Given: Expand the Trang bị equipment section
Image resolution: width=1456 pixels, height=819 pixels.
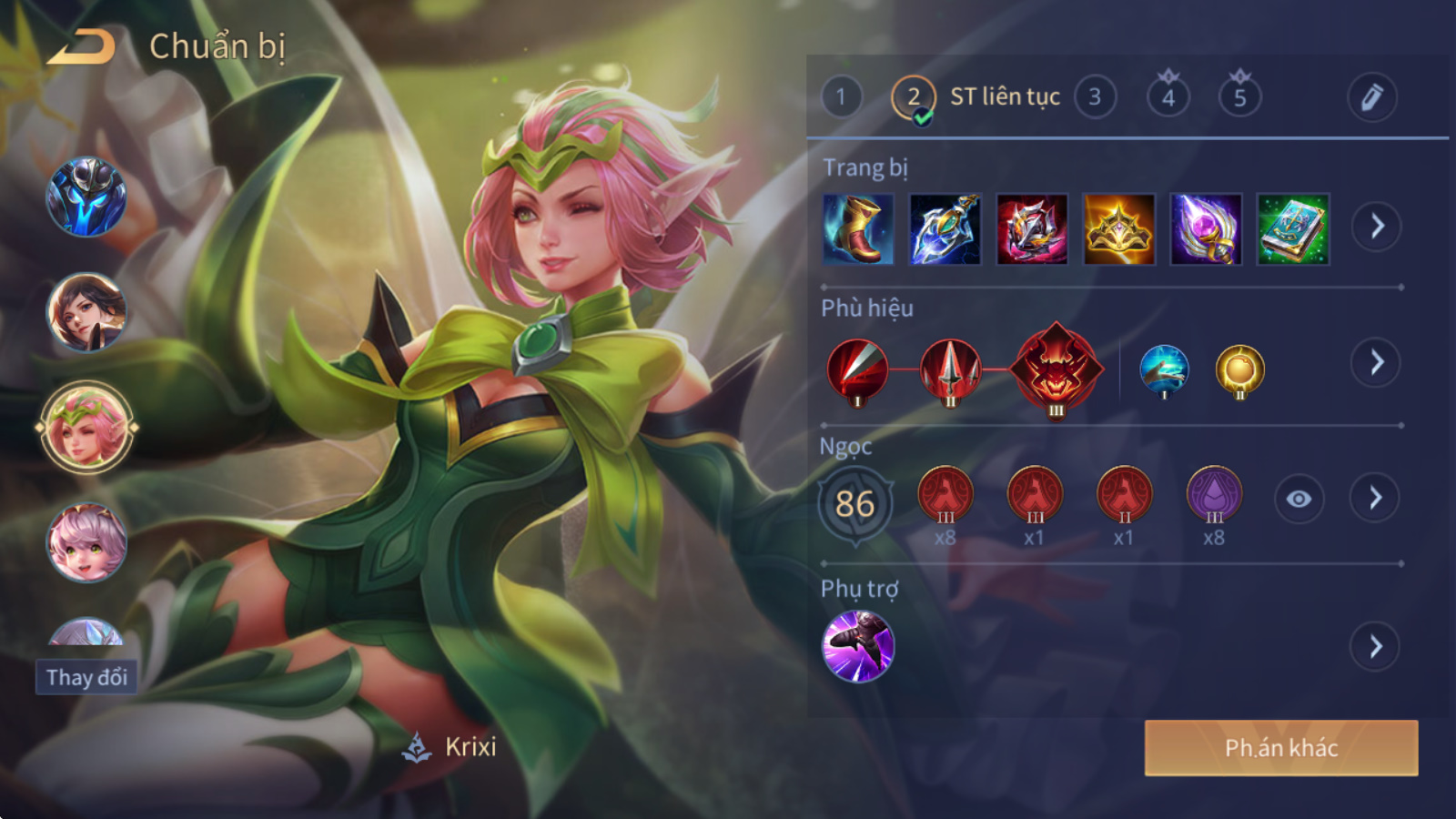Looking at the screenshot, I should click(1376, 227).
